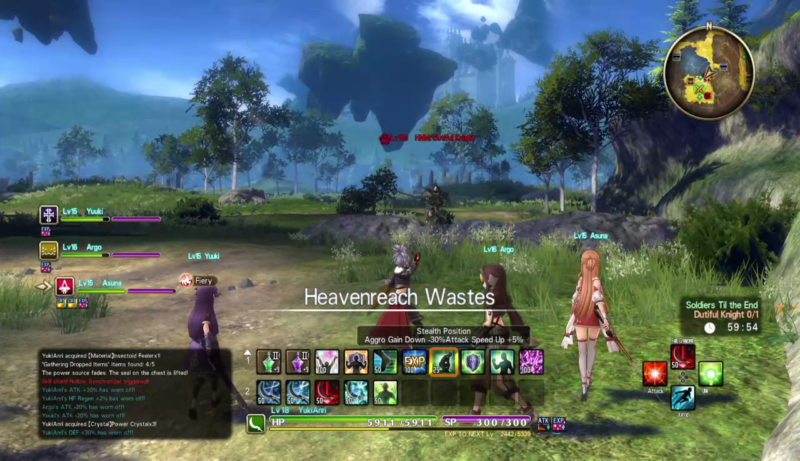
Task: Use the purple potion in palette row one
Action: pyautogui.click(x=299, y=361)
